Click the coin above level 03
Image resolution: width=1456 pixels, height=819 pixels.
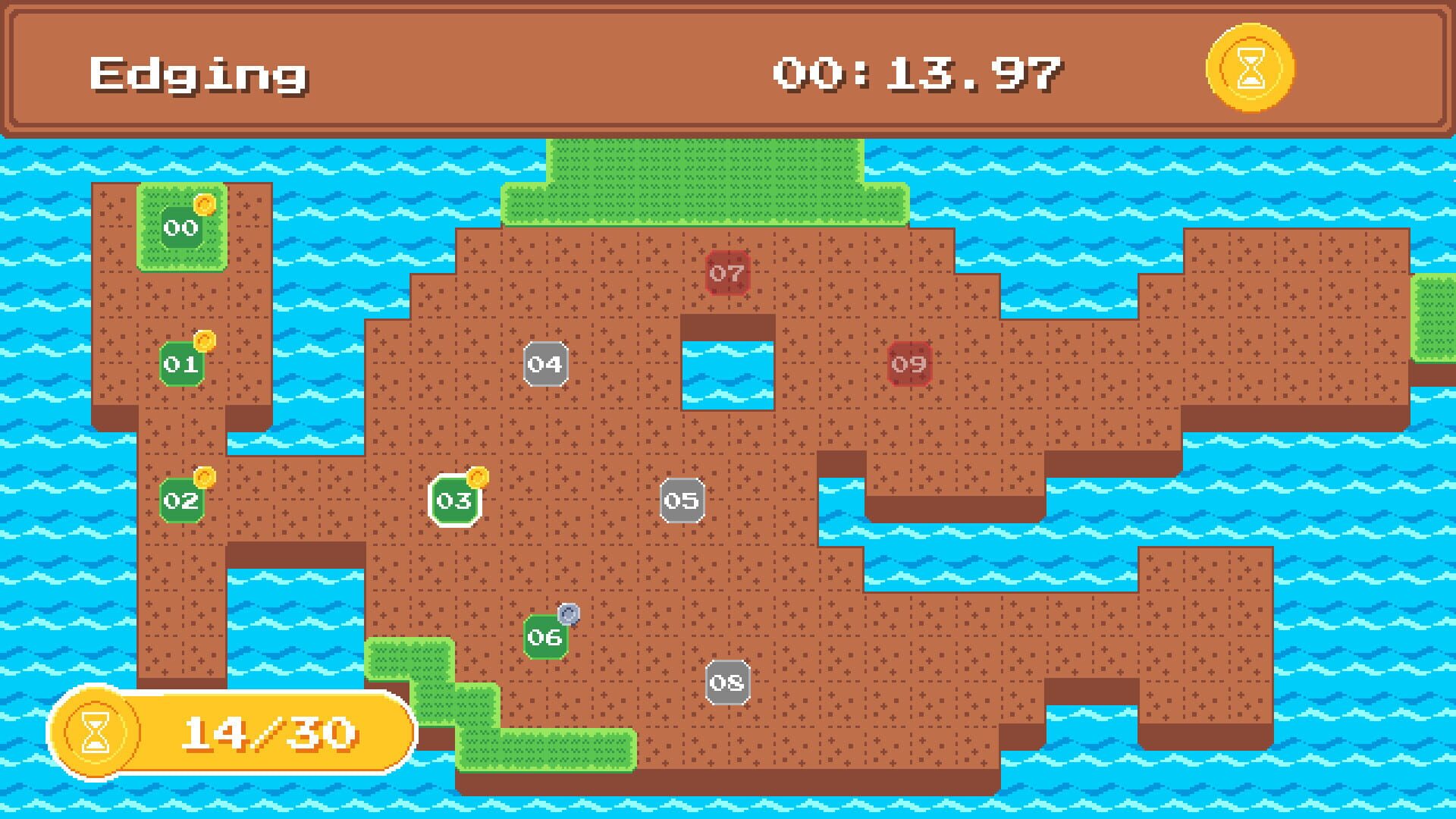476,476
